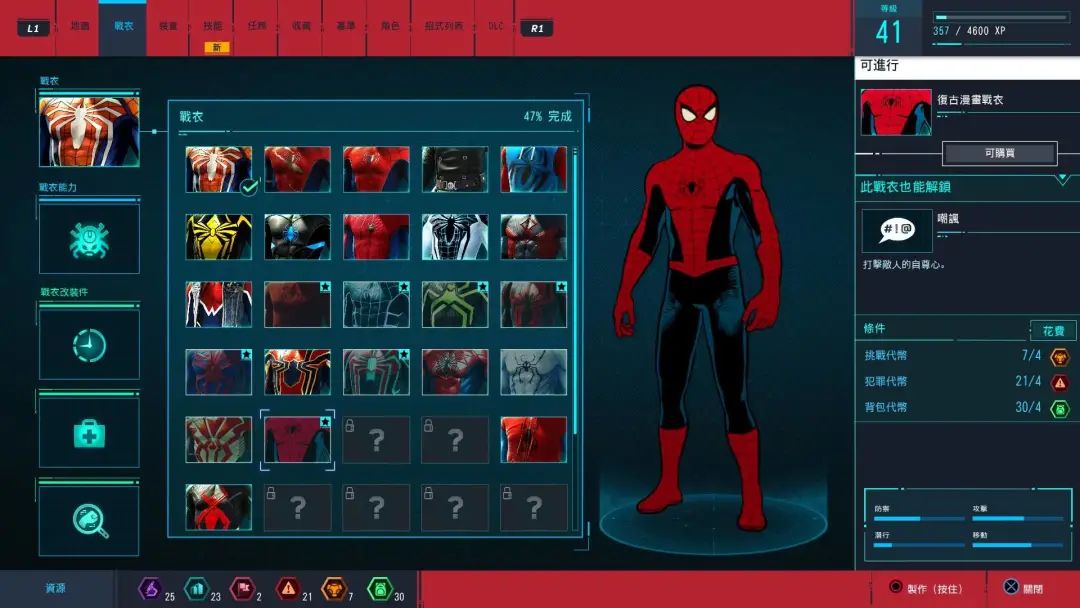Choose the equipped white-spider suit with checkmark
The height and width of the screenshot is (608, 1080).
pyautogui.click(x=219, y=169)
